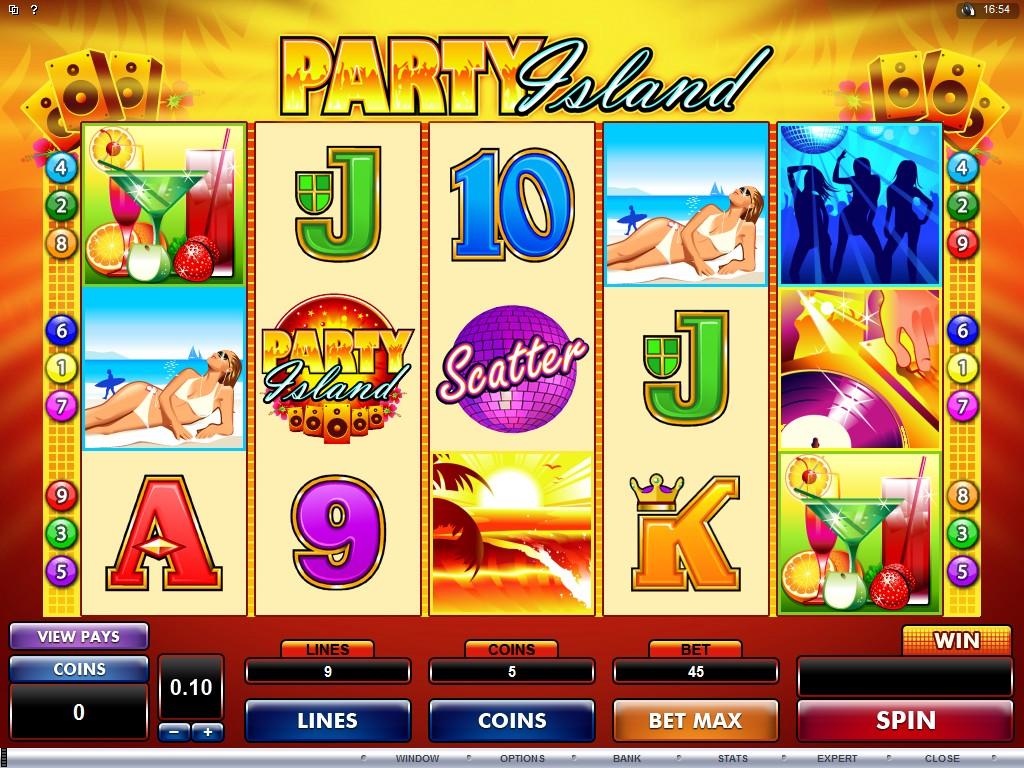Click the large blue LINES button
Image resolution: width=1024 pixels, height=768 pixels.
coord(327,720)
